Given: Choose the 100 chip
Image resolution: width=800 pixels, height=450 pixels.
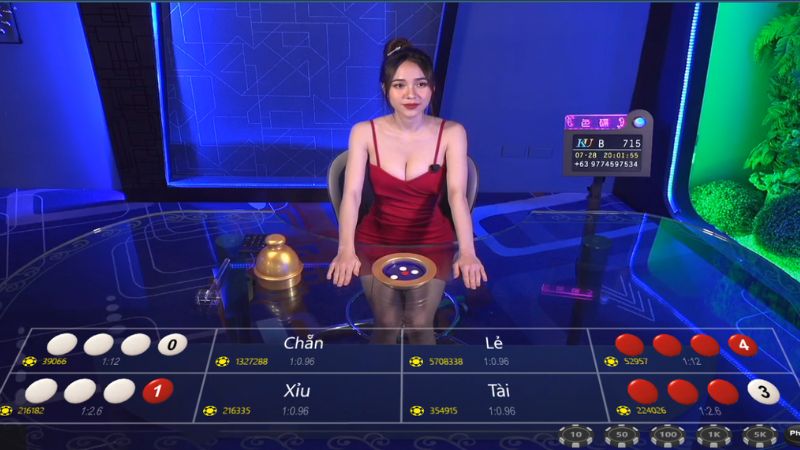Looking at the screenshot, I should coord(666,435).
